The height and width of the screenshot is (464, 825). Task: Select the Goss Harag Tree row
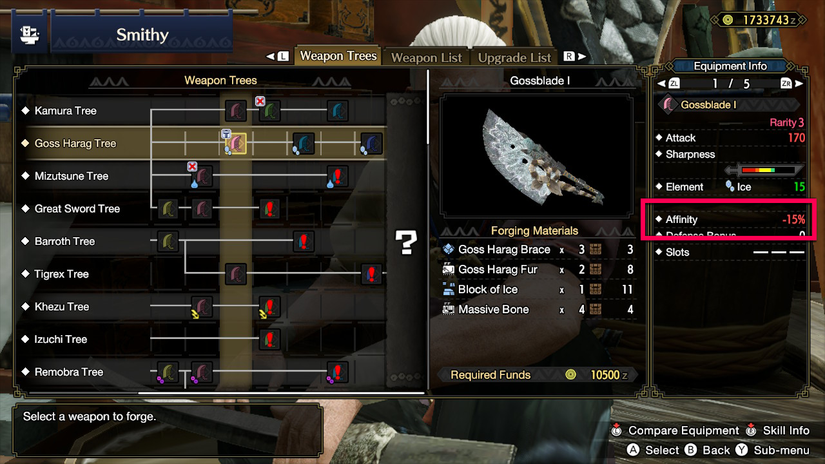point(75,144)
